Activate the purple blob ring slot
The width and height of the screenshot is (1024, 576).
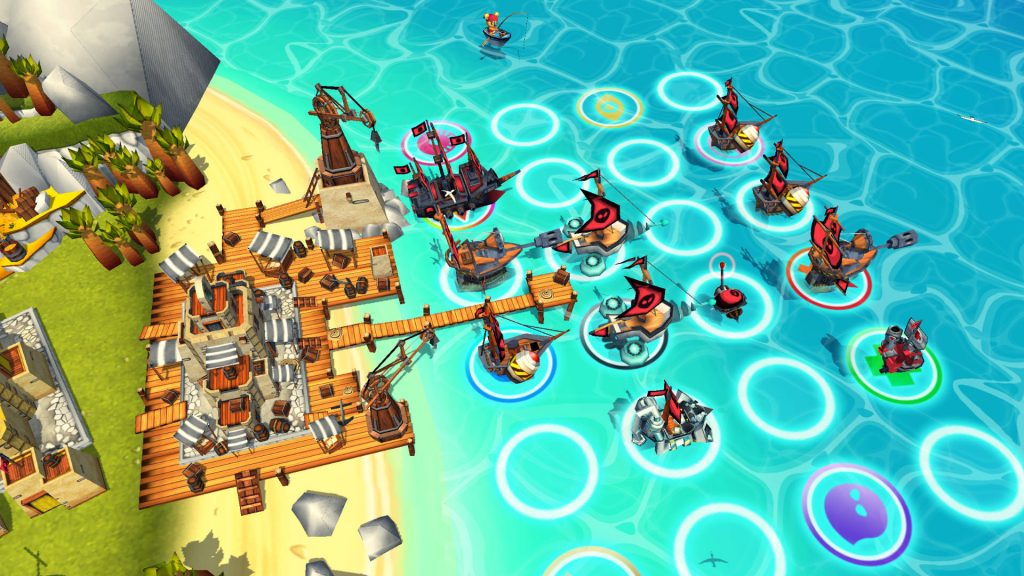point(856,509)
